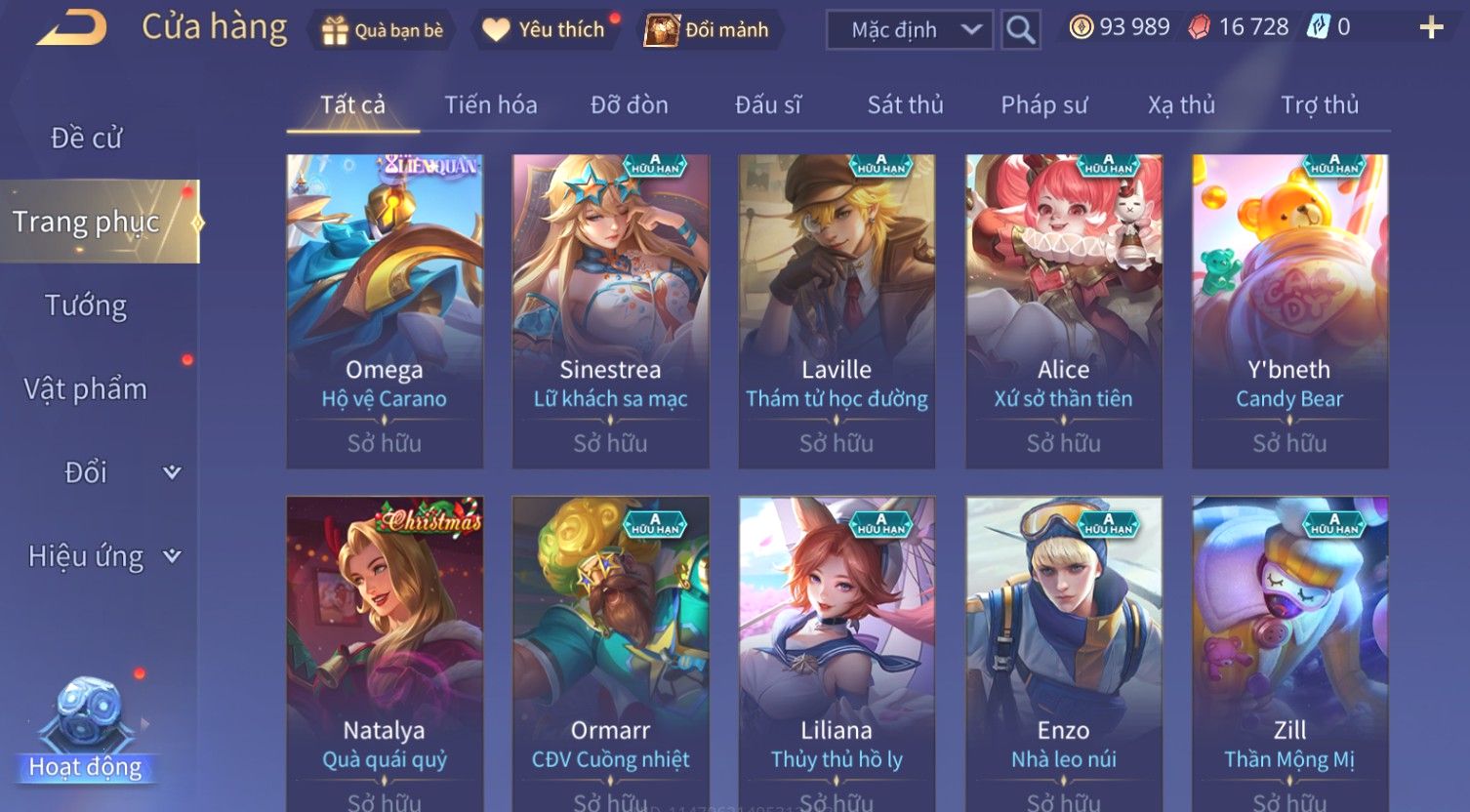Switch to the Tiến hóa tab
This screenshot has height=812, width=1470.
pyautogui.click(x=491, y=105)
